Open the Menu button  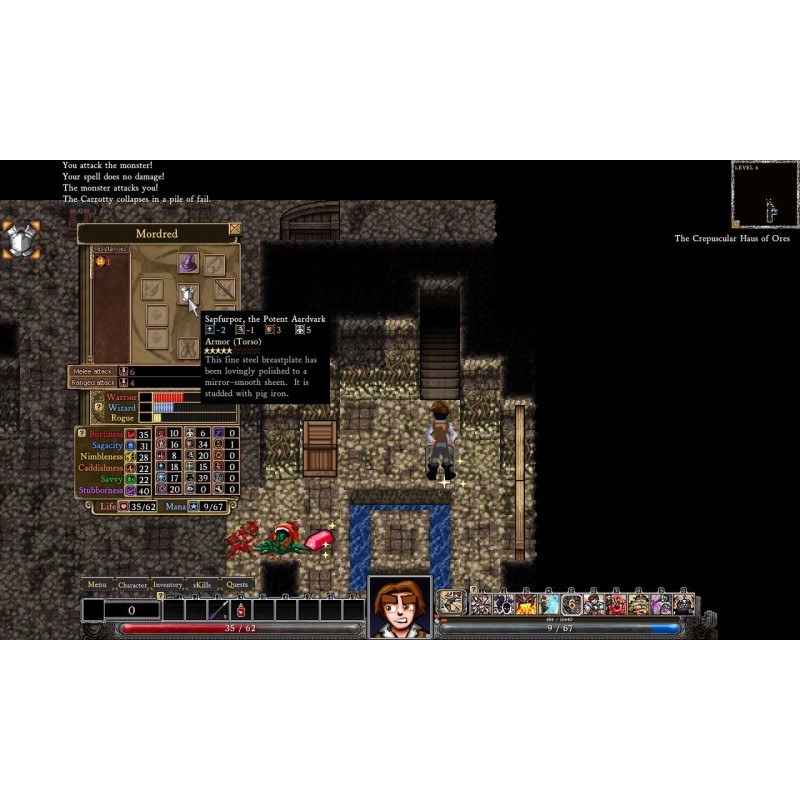(x=97, y=585)
